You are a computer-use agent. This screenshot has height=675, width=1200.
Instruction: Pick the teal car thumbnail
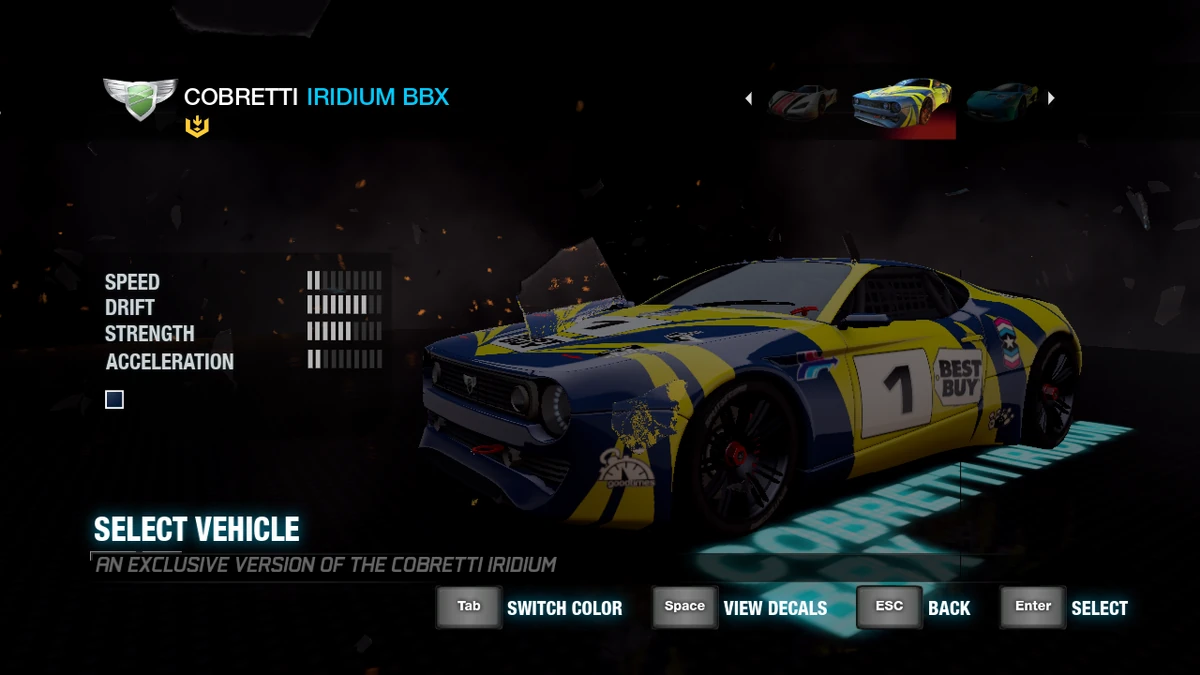(x=1001, y=100)
